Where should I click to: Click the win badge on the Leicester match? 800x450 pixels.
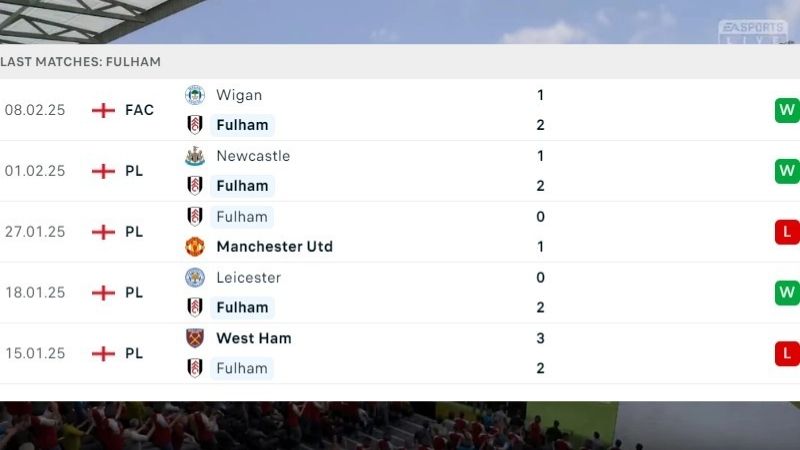(x=786, y=293)
